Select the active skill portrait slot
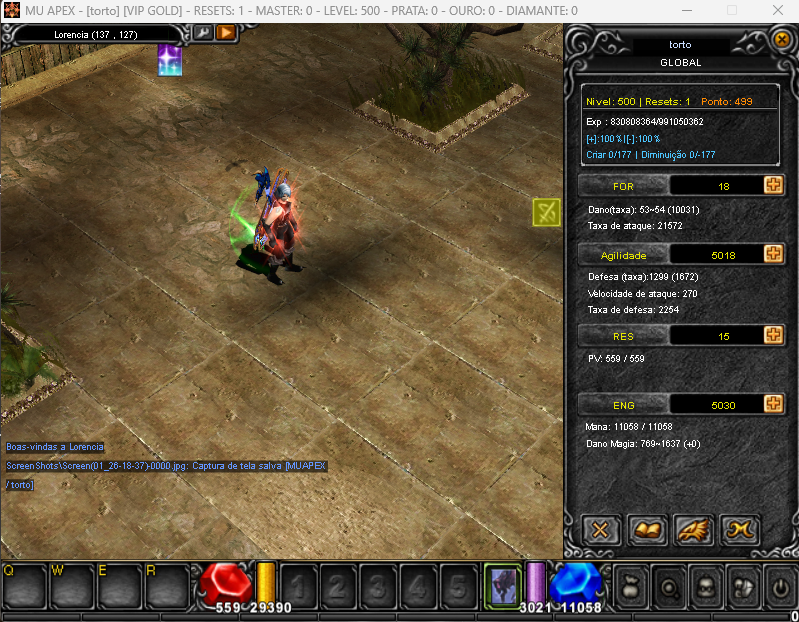This screenshot has width=799, height=622. click(502, 583)
